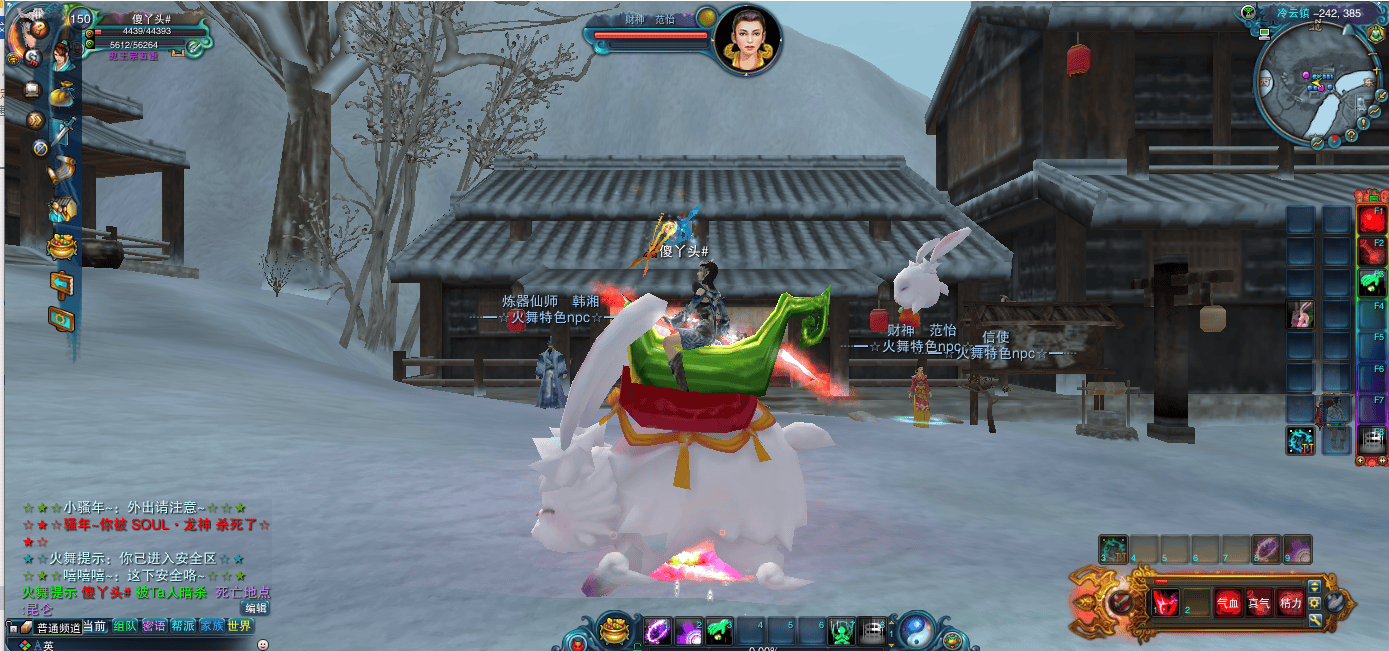Use the 精力 stamina potion button
This screenshot has height=651, width=1389.
[1290, 603]
